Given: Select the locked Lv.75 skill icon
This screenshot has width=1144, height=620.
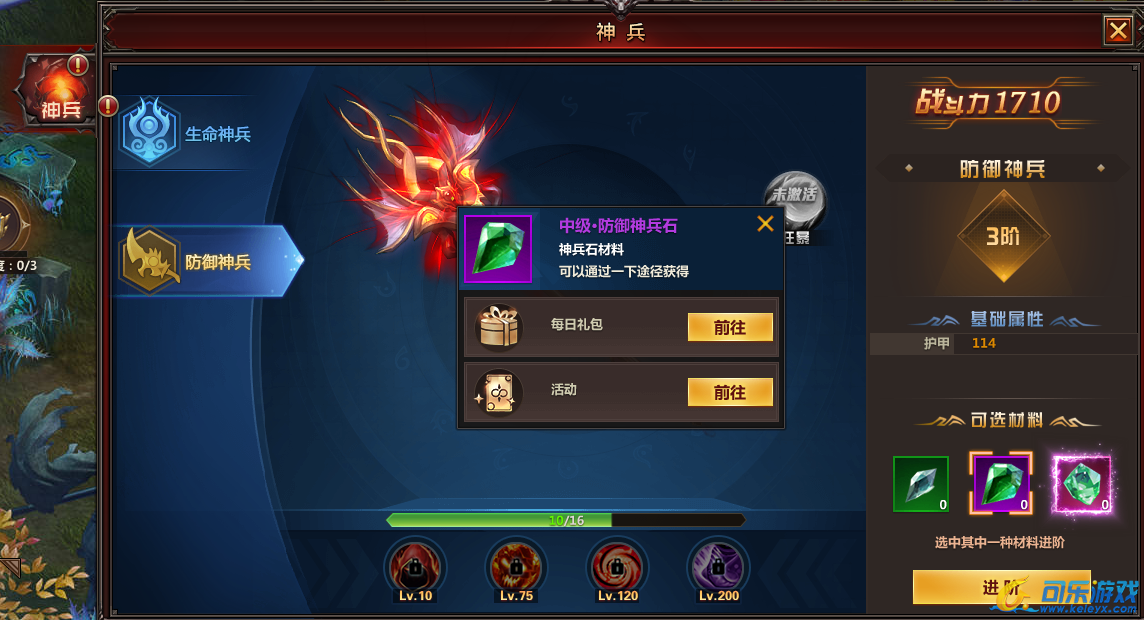Looking at the screenshot, I should point(514,568).
